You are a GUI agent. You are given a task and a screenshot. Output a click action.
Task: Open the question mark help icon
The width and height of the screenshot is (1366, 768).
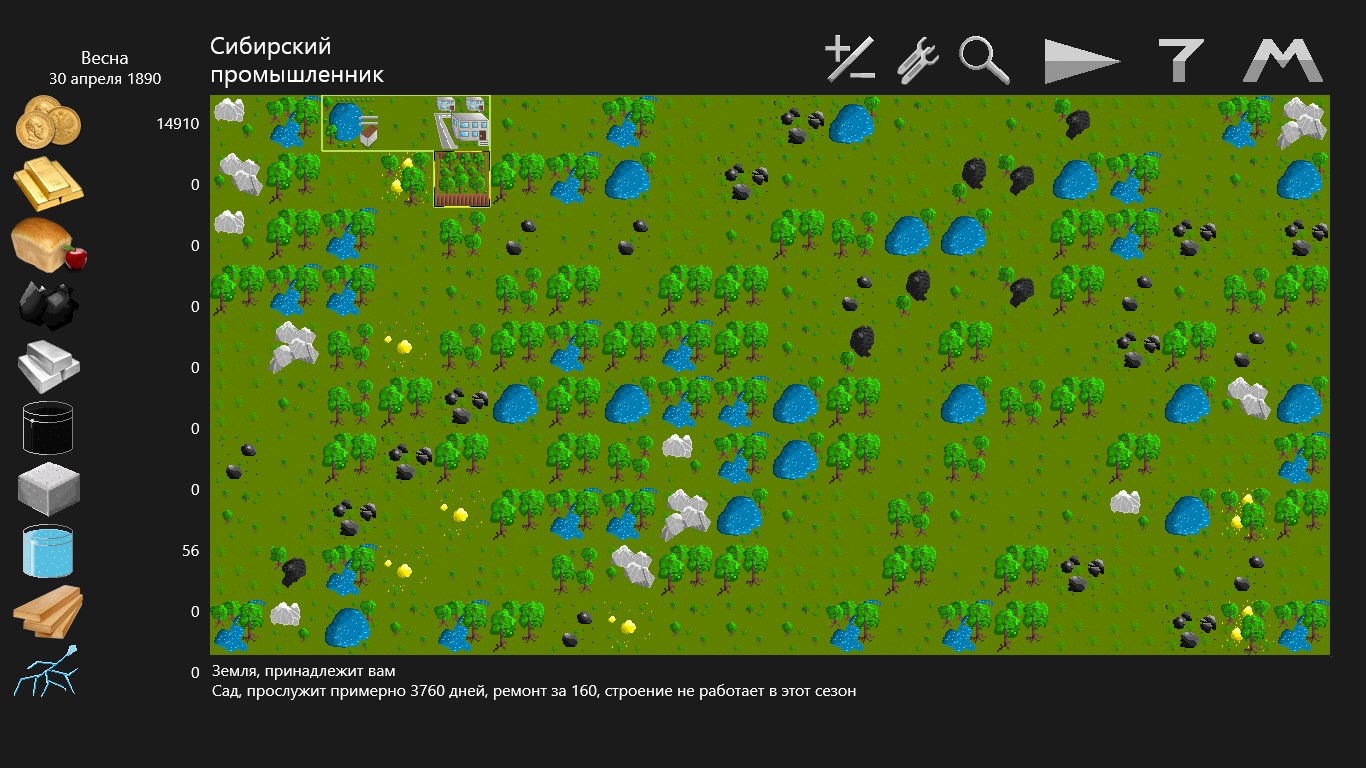click(x=1180, y=60)
